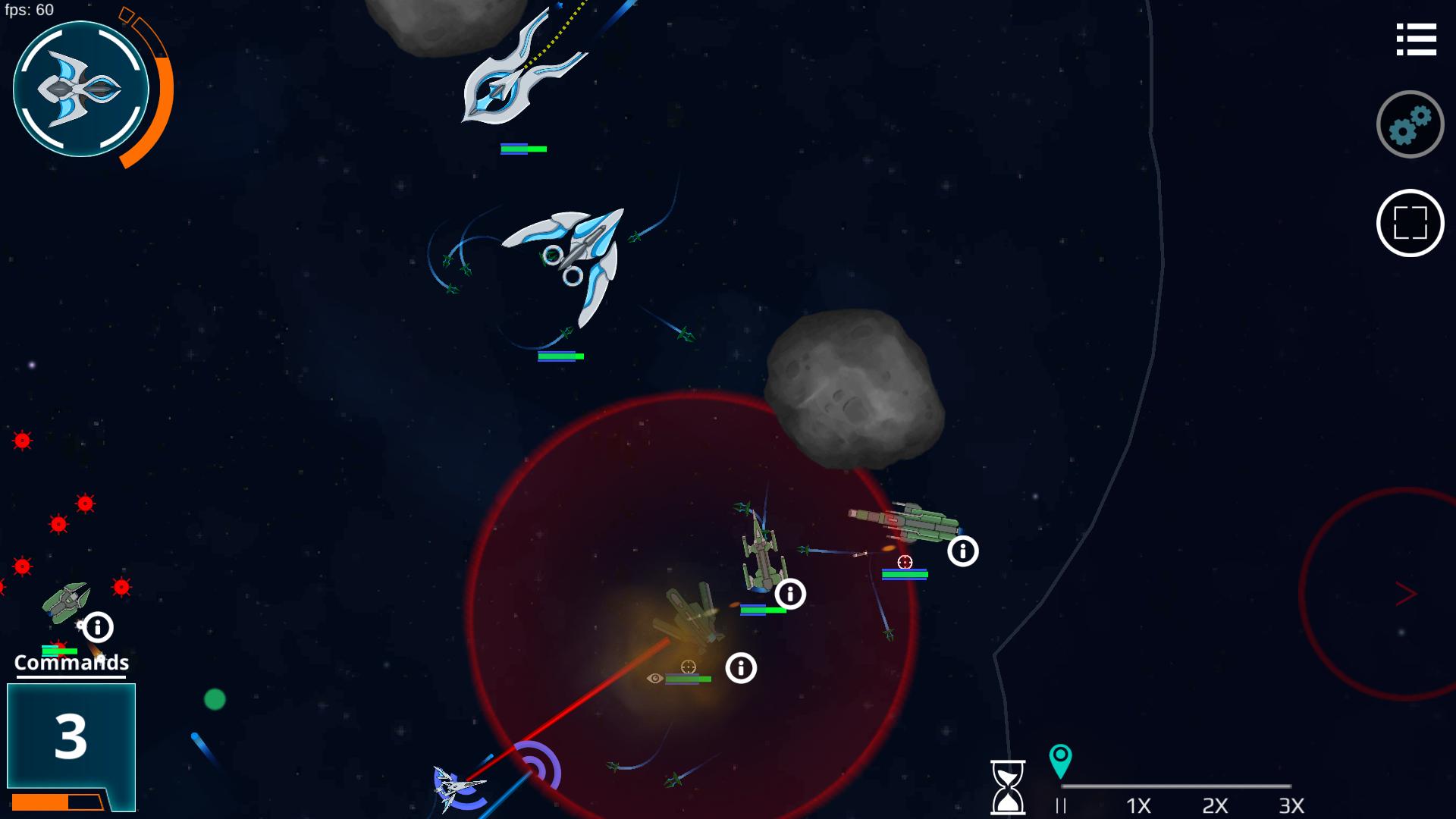Click the fps: 60 counter

tap(30, 11)
